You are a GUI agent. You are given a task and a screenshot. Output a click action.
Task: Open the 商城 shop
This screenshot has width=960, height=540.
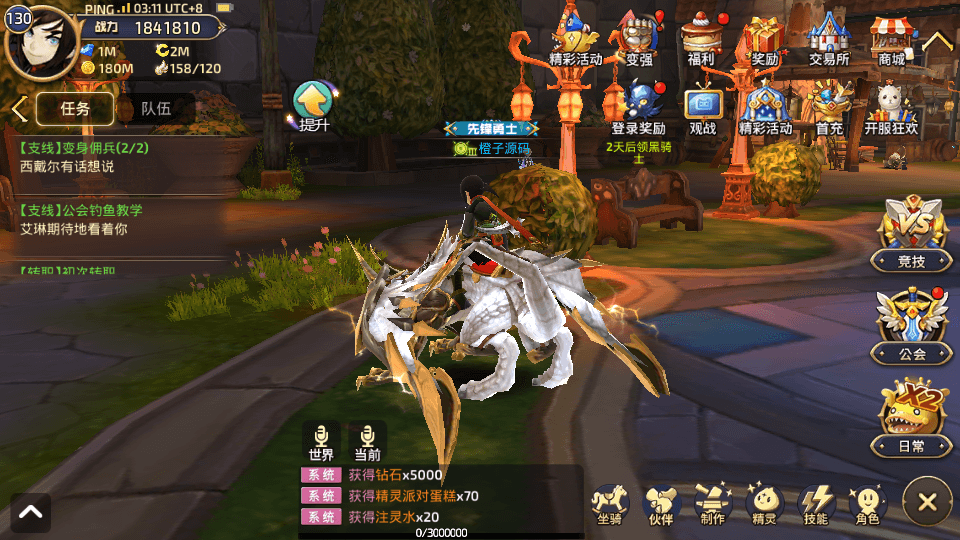pyautogui.click(x=891, y=38)
